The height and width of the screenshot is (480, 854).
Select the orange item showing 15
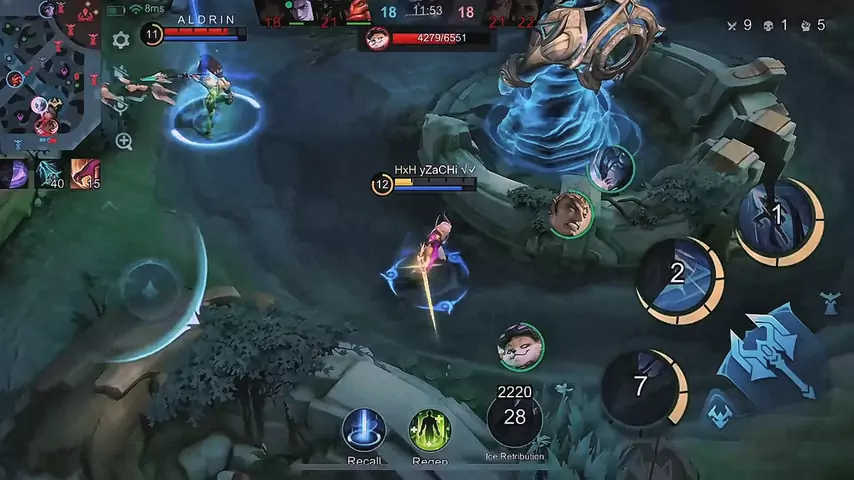pyautogui.click(x=85, y=173)
